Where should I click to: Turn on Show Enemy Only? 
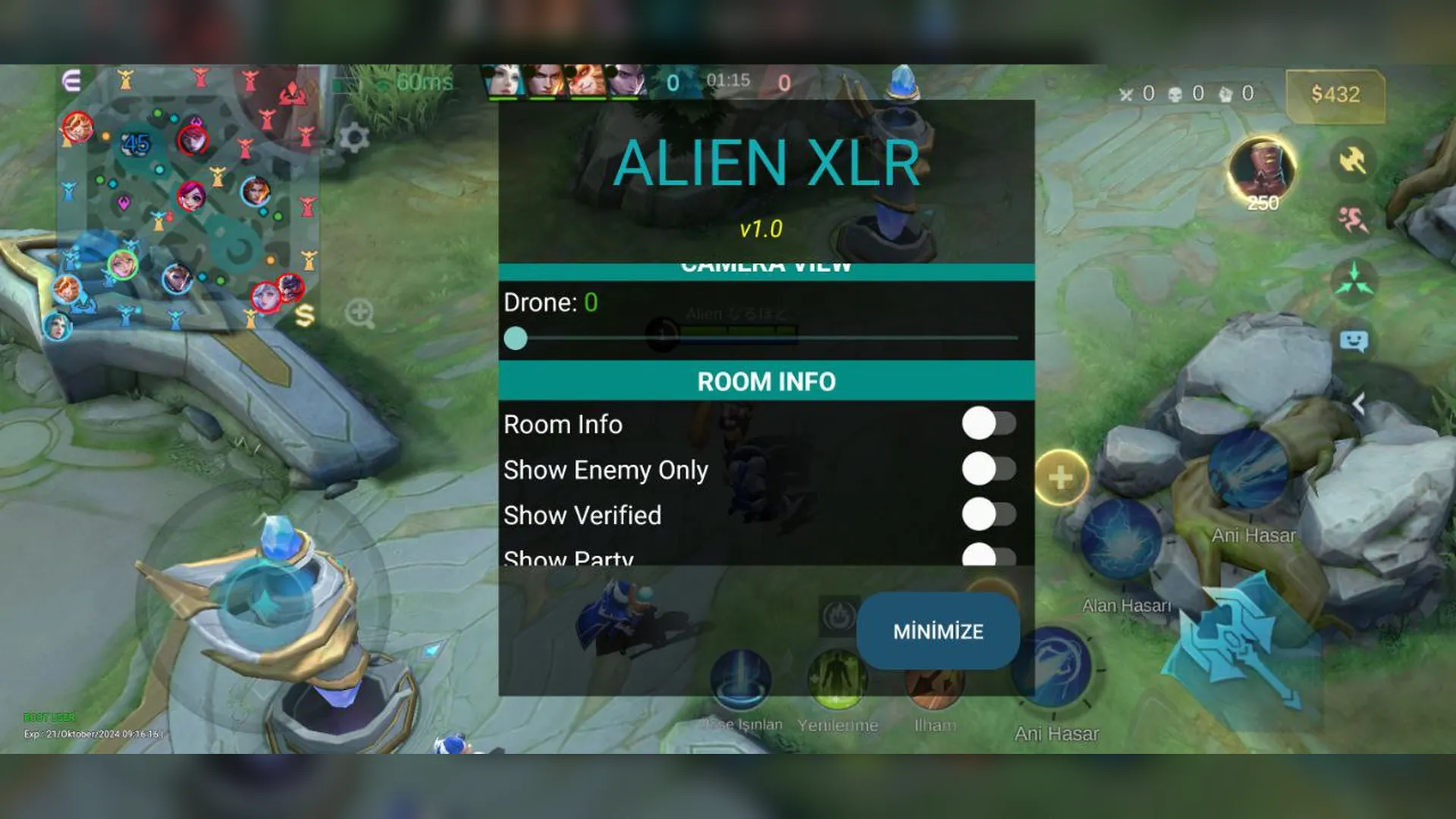pos(990,470)
